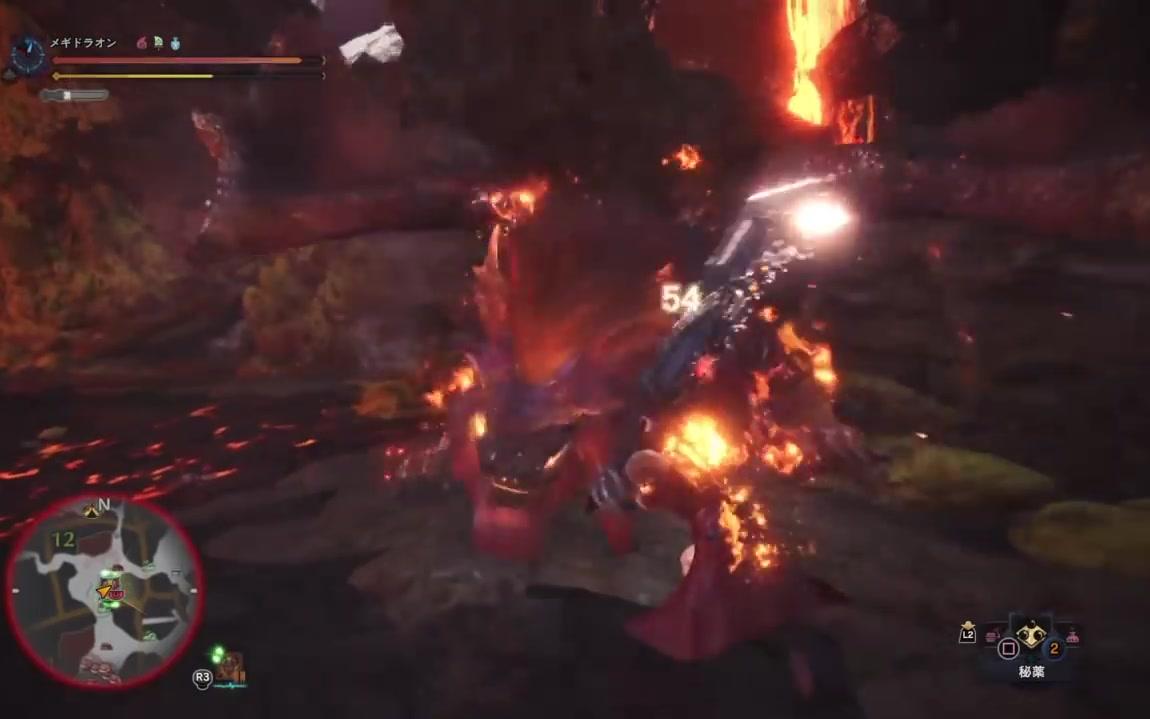This screenshot has height=719, width=1150.
Task: Select the pink potion right of 秘薬
Action: click(1072, 634)
